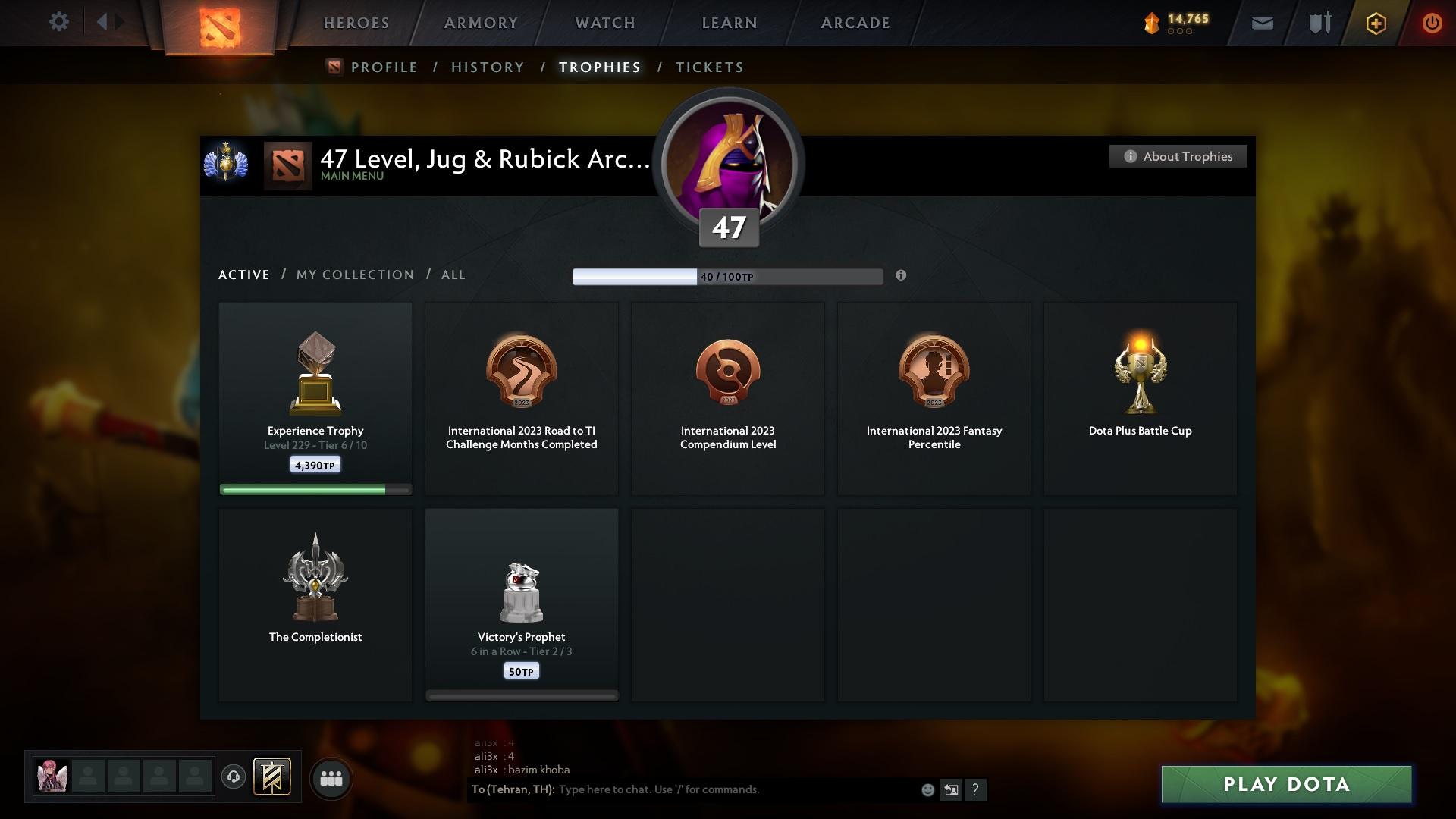Click the Experience Trophy green progress bar

tap(315, 489)
